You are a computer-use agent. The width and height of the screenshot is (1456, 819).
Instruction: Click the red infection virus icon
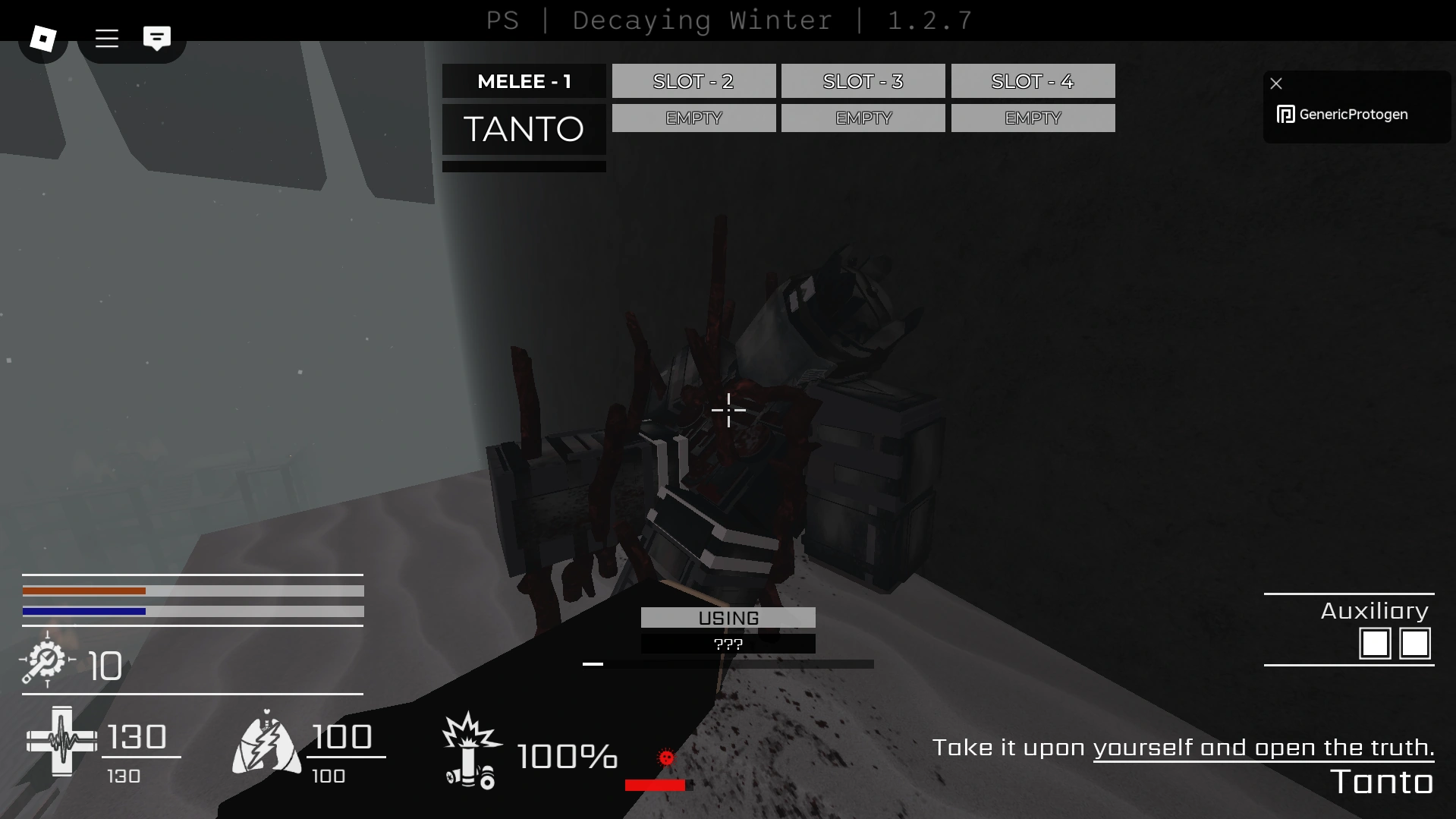click(x=665, y=758)
